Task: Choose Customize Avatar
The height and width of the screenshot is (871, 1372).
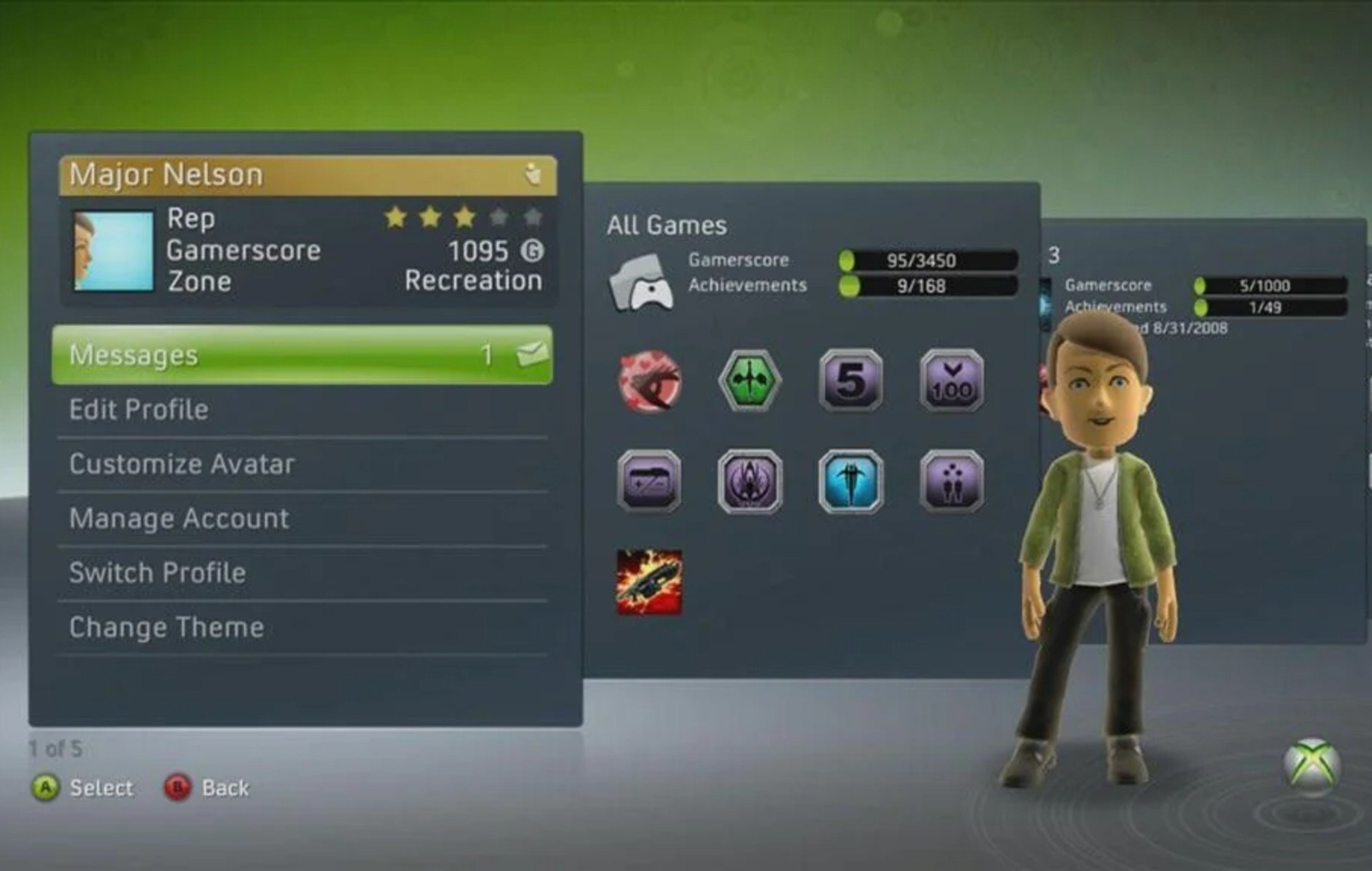Action: pyautogui.click(x=302, y=464)
